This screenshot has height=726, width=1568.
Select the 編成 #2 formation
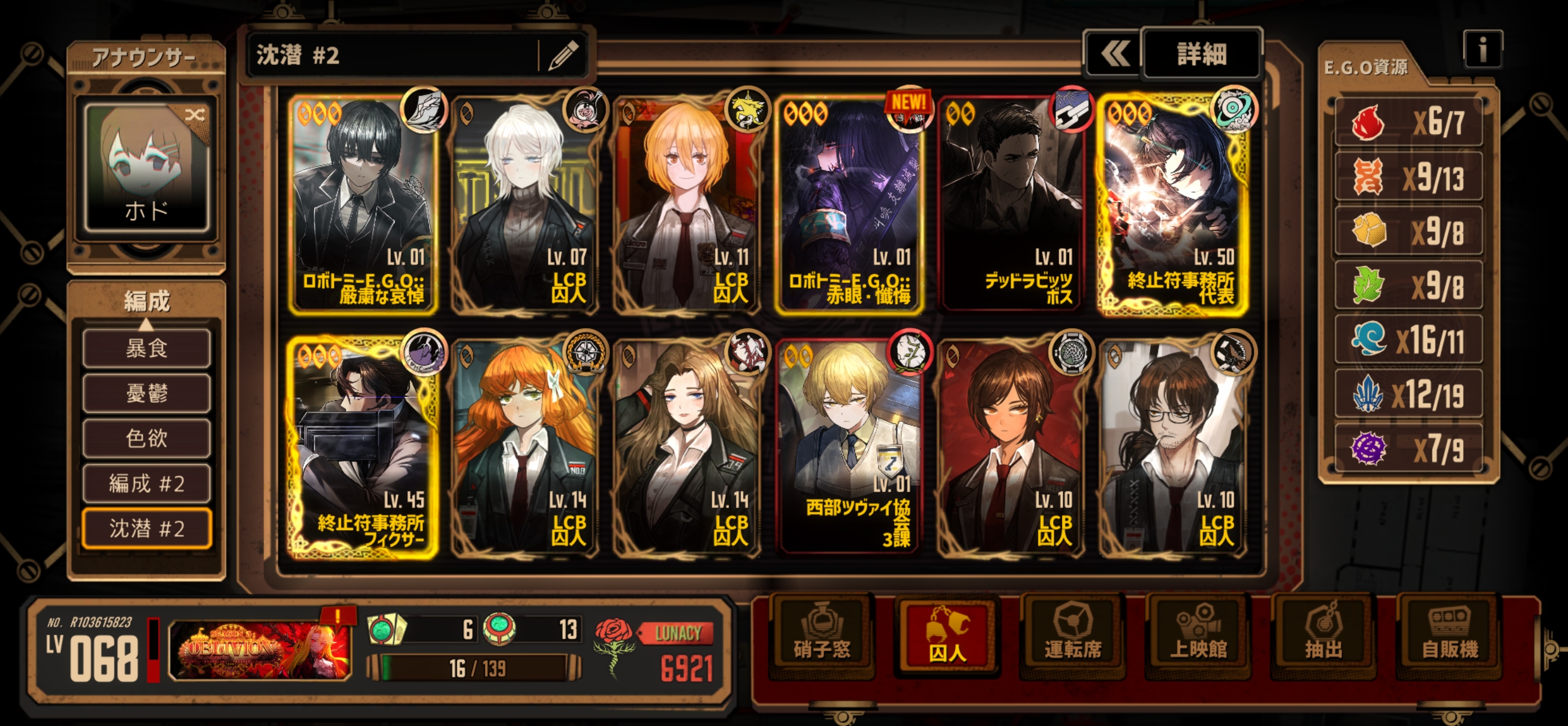(147, 484)
